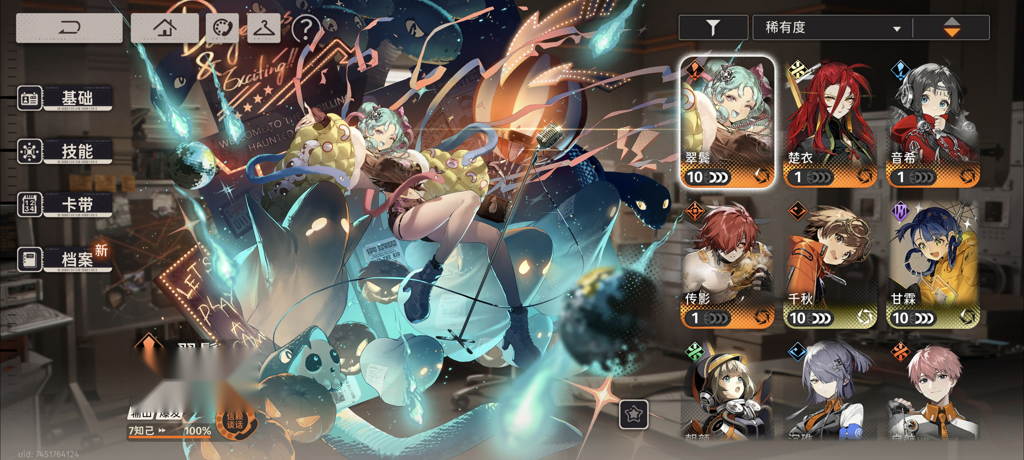Image resolution: width=1024 pixels, height=460 pixels.
Task: Open the 档案 tab marked new
Action: tap(66, 258)
